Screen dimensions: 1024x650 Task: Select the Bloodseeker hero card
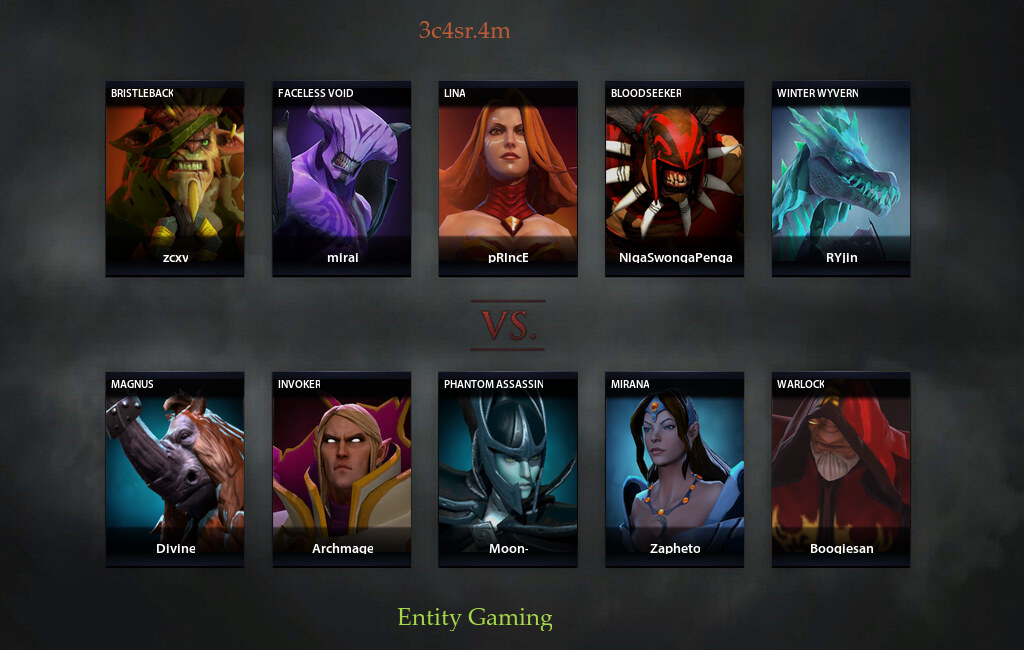tap(674, 178)
